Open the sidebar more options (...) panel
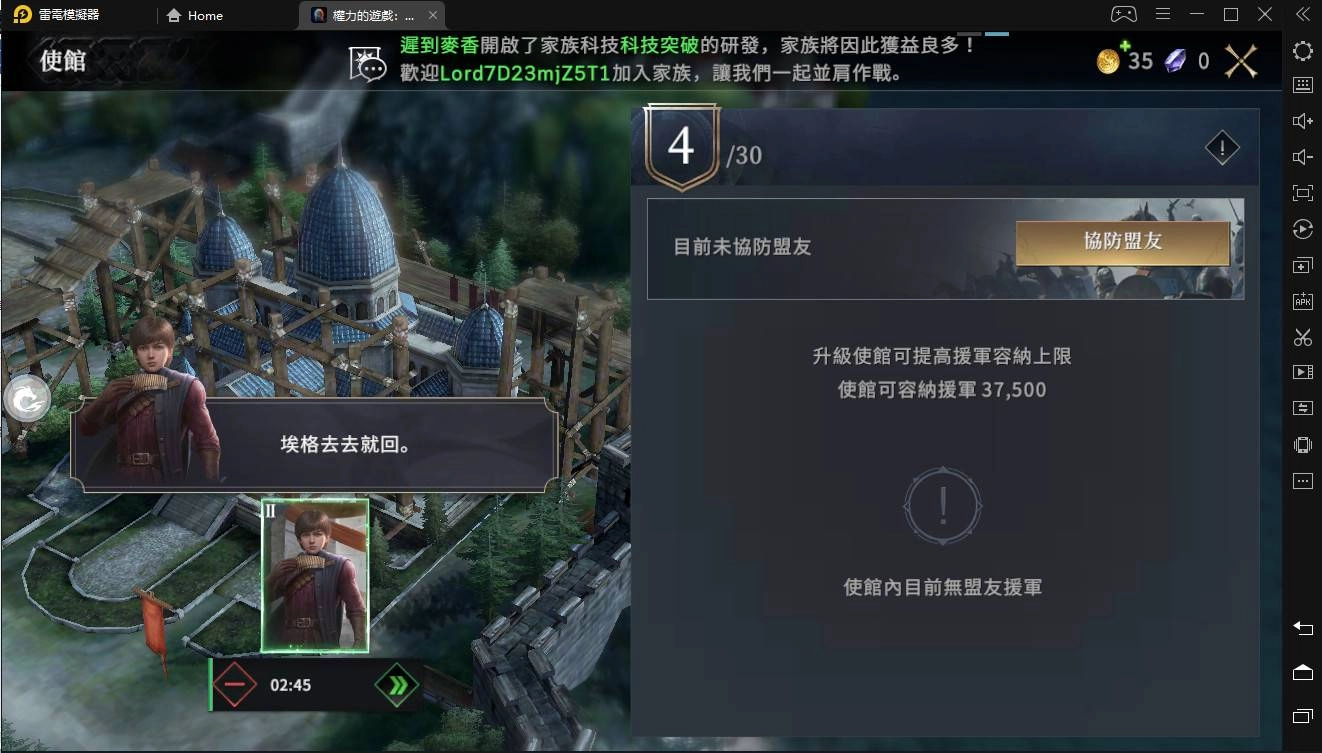Image resolution: width=1322 pixels, height=753 pixels. point(1302,481)
